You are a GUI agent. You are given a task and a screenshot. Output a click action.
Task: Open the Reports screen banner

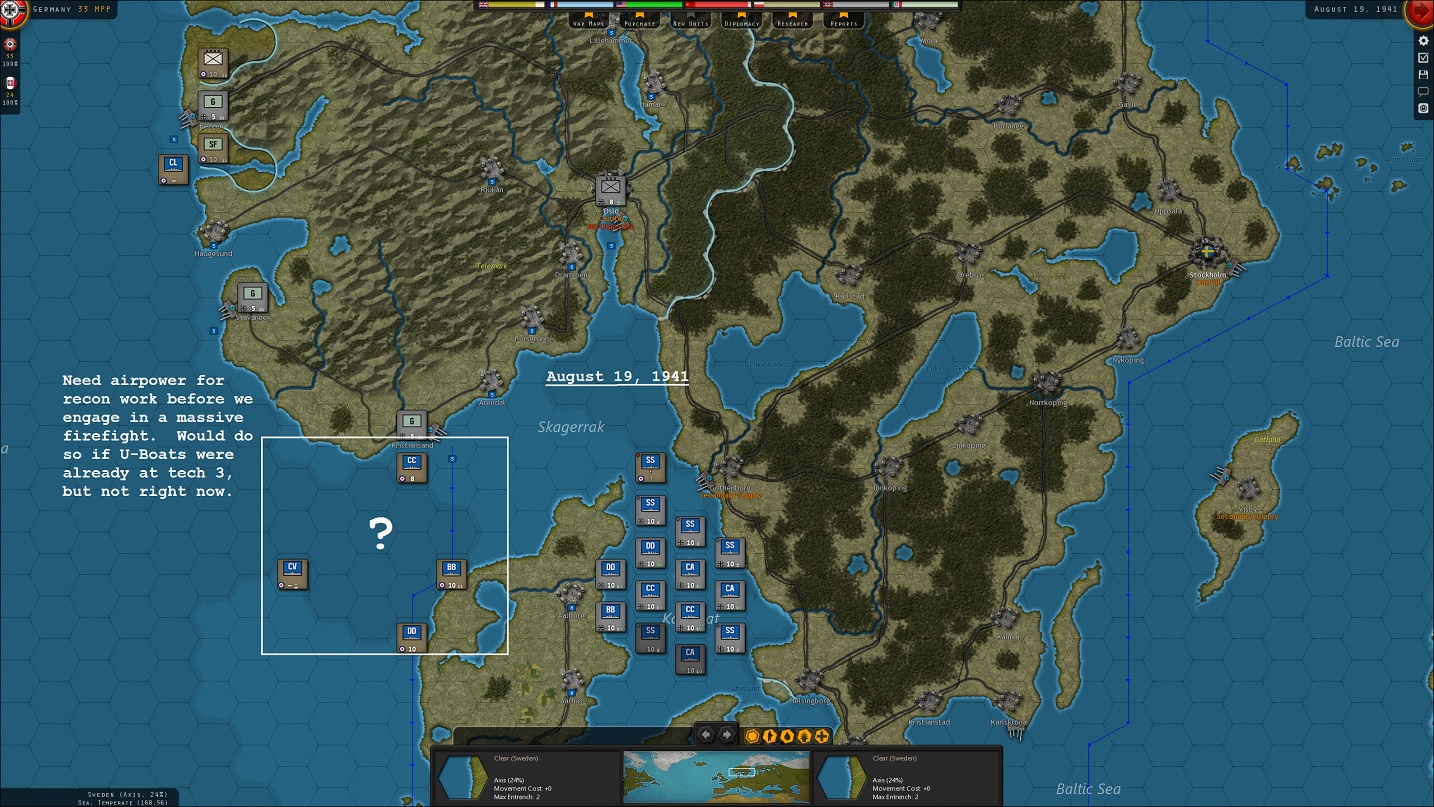pyautogui.click(x=843, y=21)
